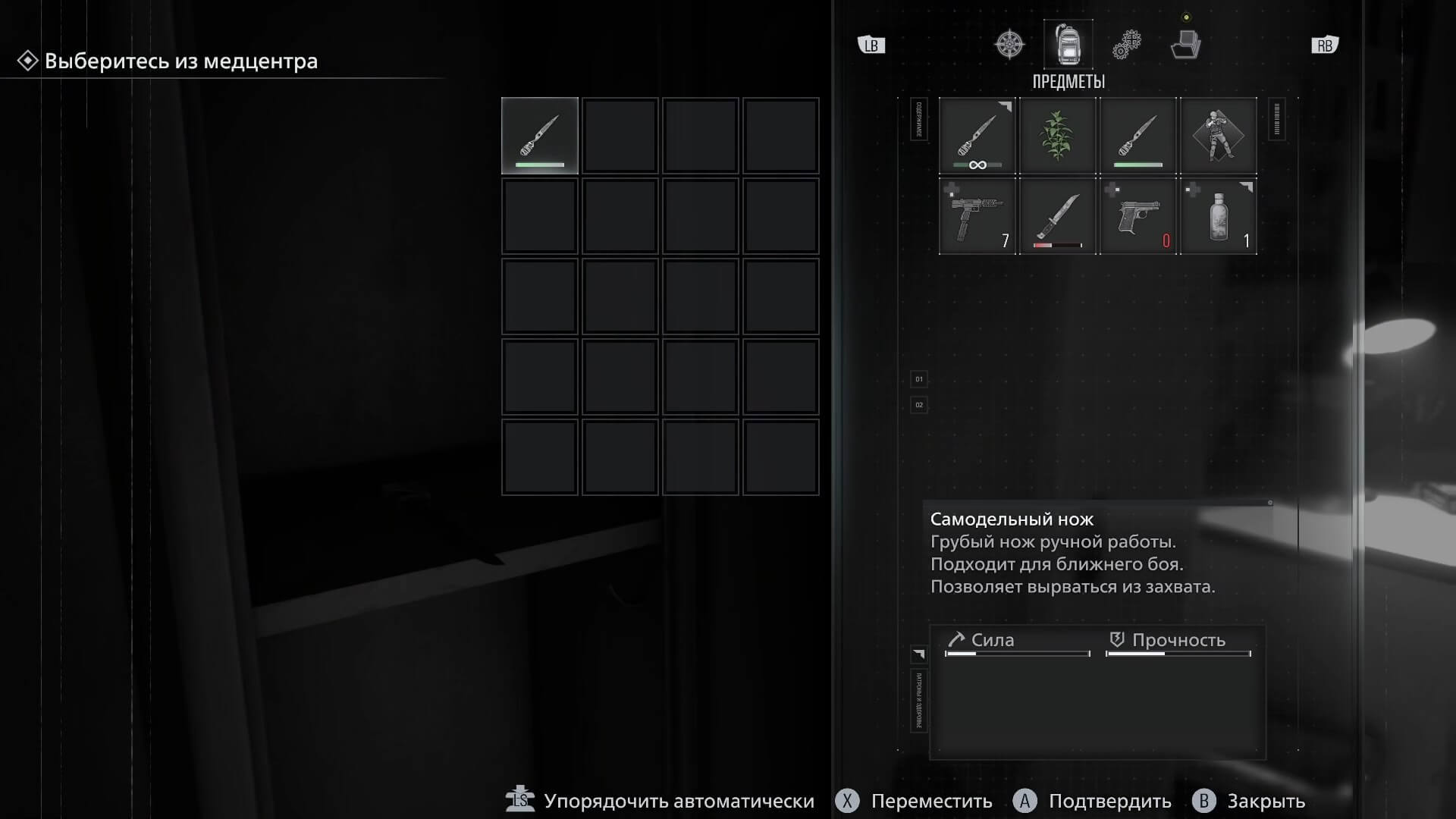Select the knife in the storage box grid

pos(539,135)
